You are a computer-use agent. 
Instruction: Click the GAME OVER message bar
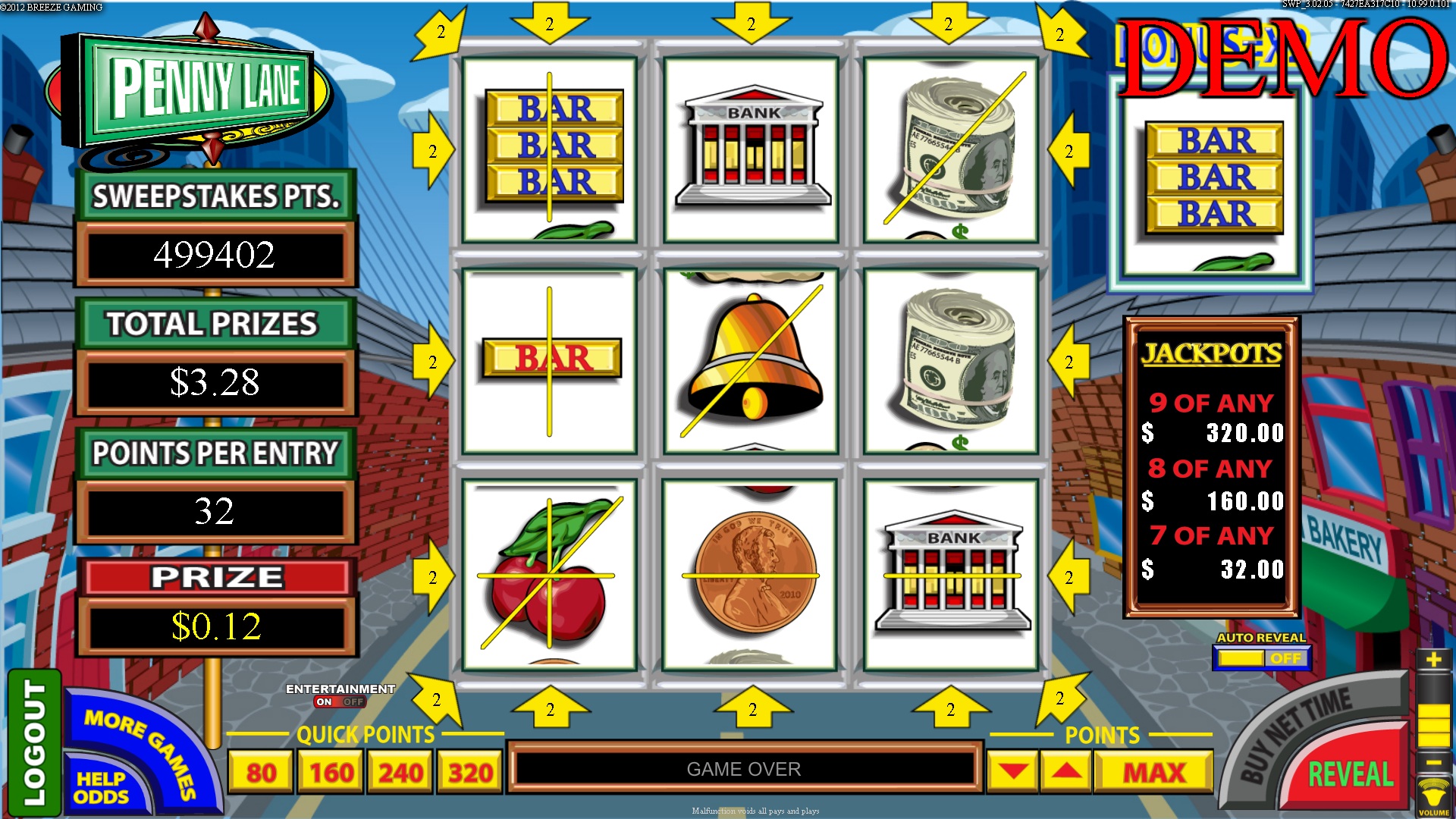[x=745, y=768]
